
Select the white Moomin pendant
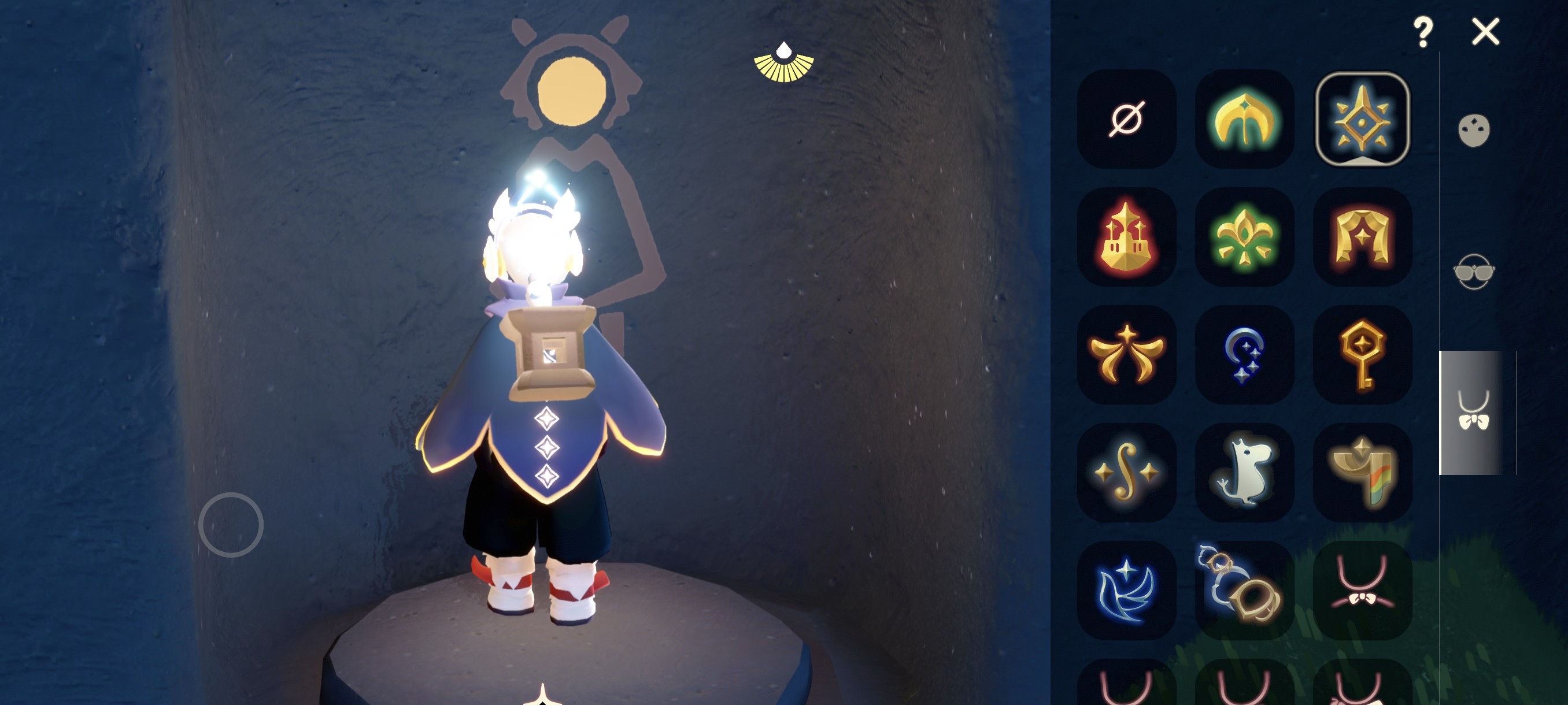pos(1244,472)
